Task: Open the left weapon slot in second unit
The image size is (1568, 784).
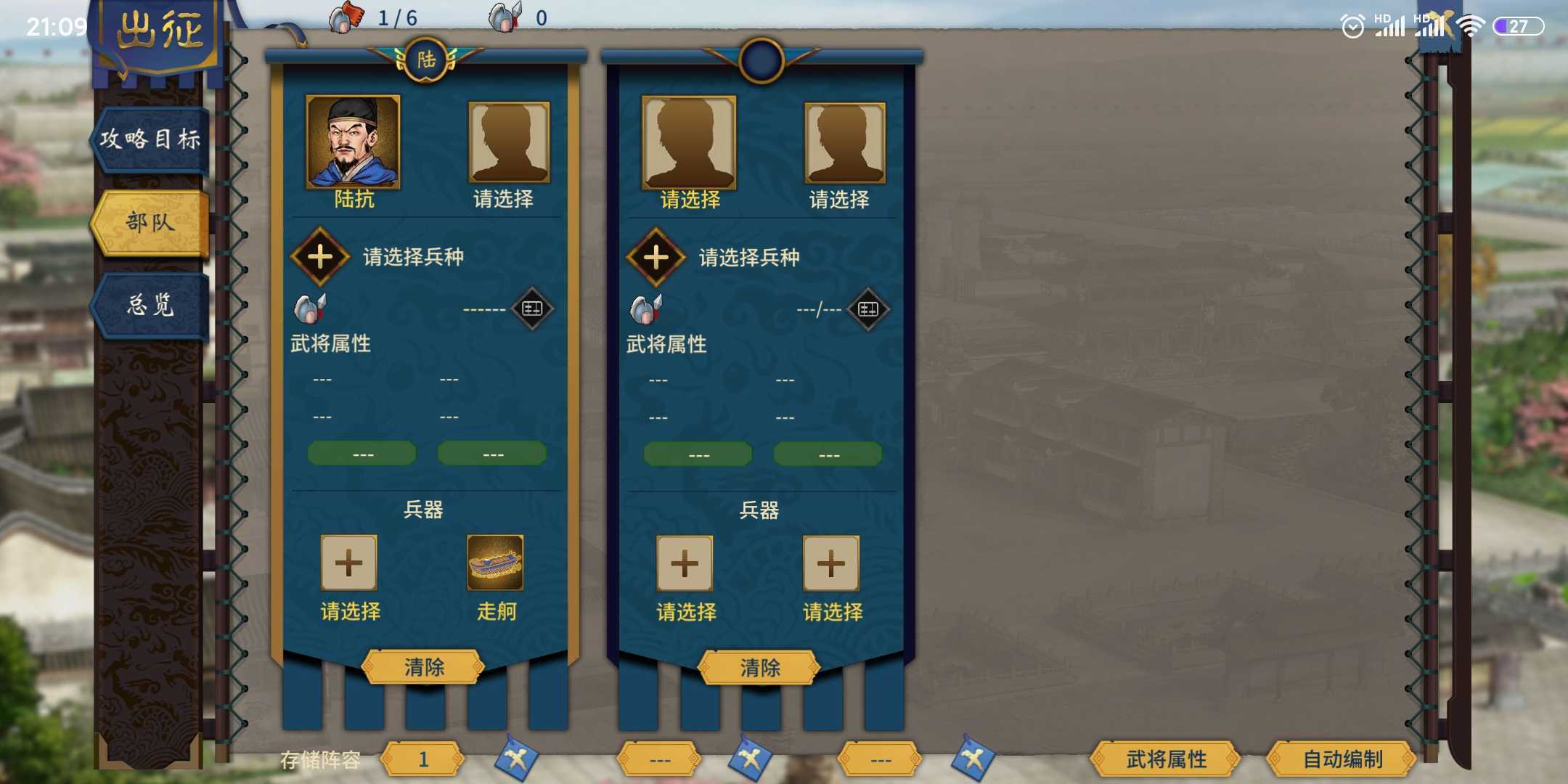Action: (685, 563)
